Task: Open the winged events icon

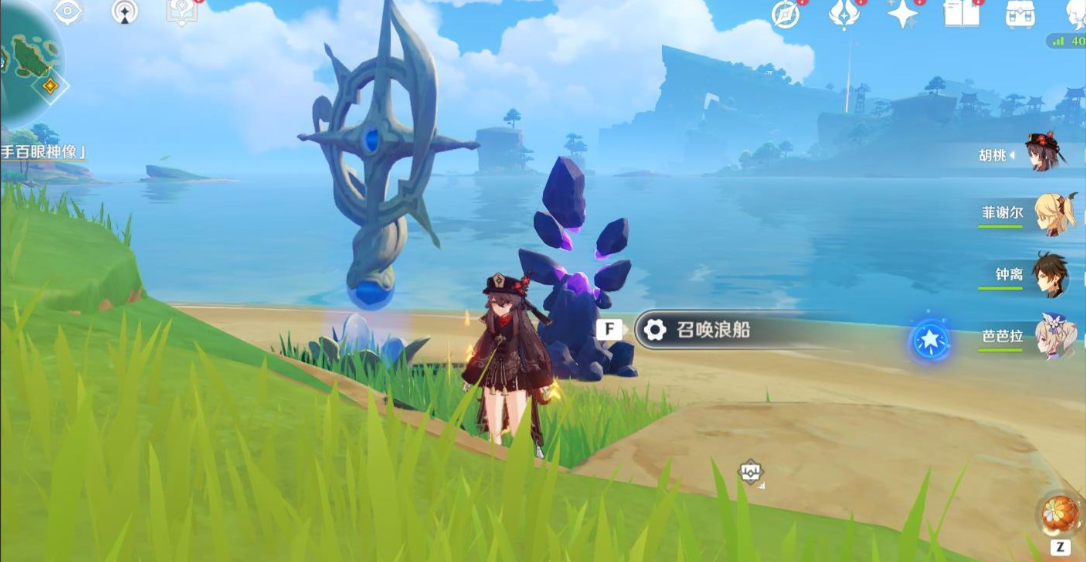Action: click(845, 14)
